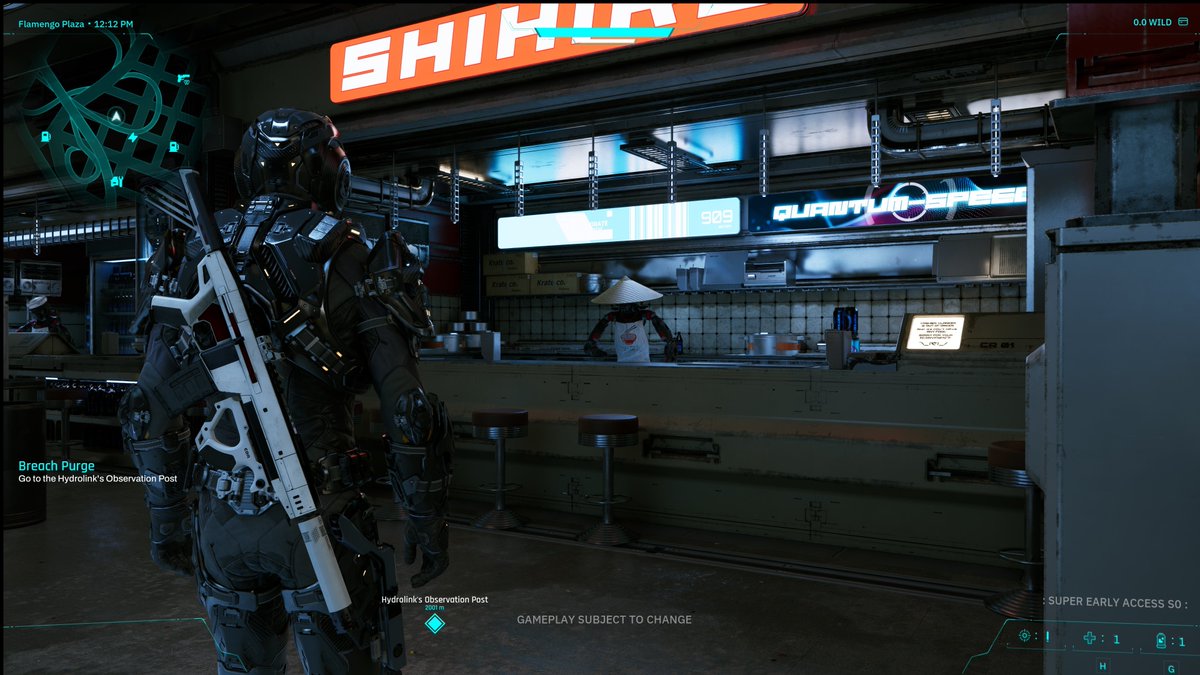The width and height of the screenshot is (1200, 675).
Task: Select the lightning bolt marker on minimap
Action: [x=133, y=137]
